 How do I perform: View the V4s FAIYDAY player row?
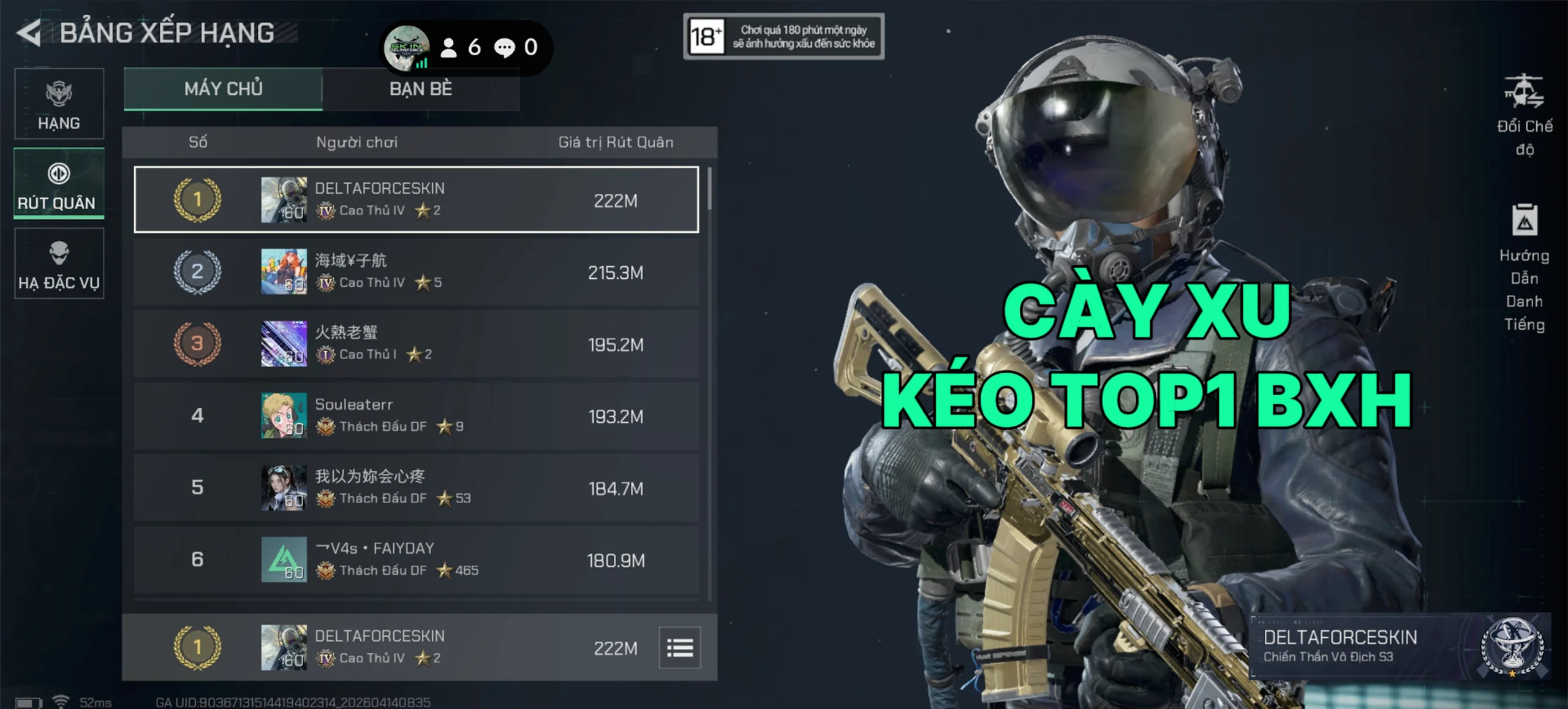[x=416, y=559]
